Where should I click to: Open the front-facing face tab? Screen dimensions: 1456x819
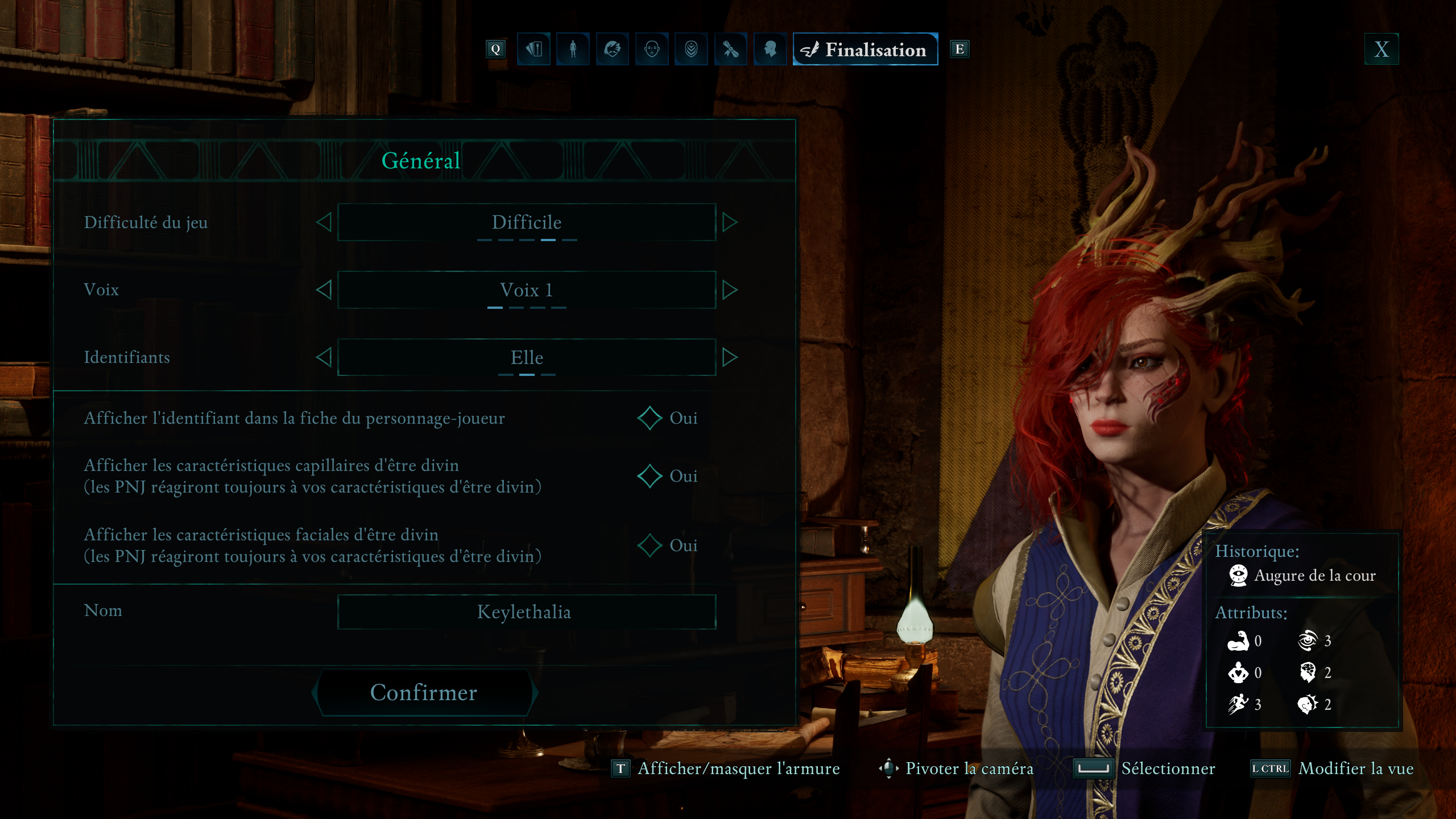(652, 49)
